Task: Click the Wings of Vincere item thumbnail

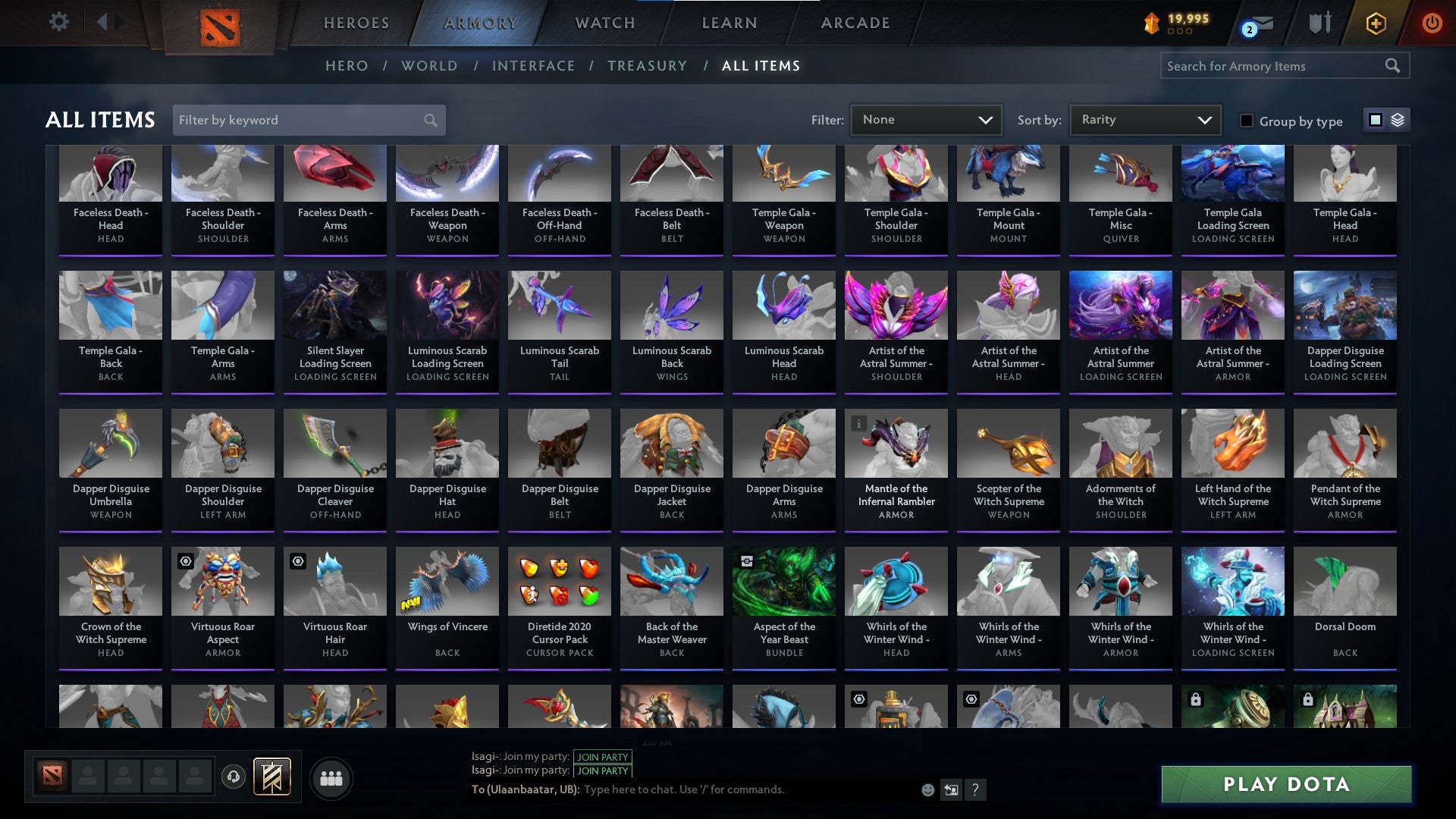Action: tap(447, 581)
